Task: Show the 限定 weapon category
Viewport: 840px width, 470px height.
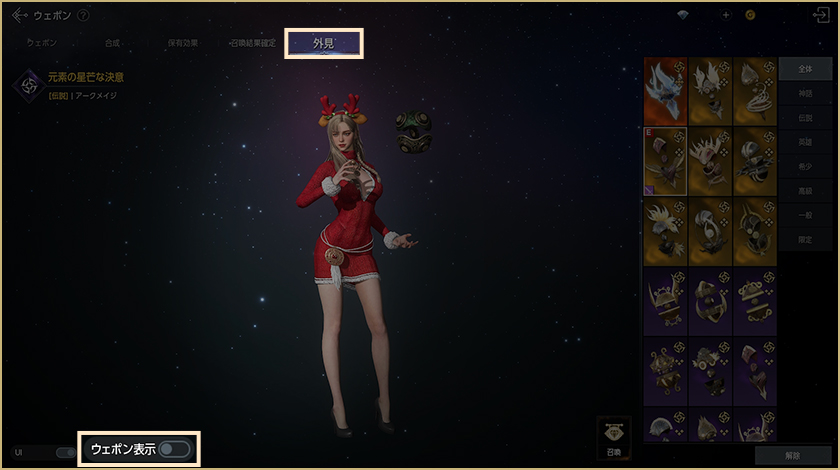Action: [x=805, y=239]
